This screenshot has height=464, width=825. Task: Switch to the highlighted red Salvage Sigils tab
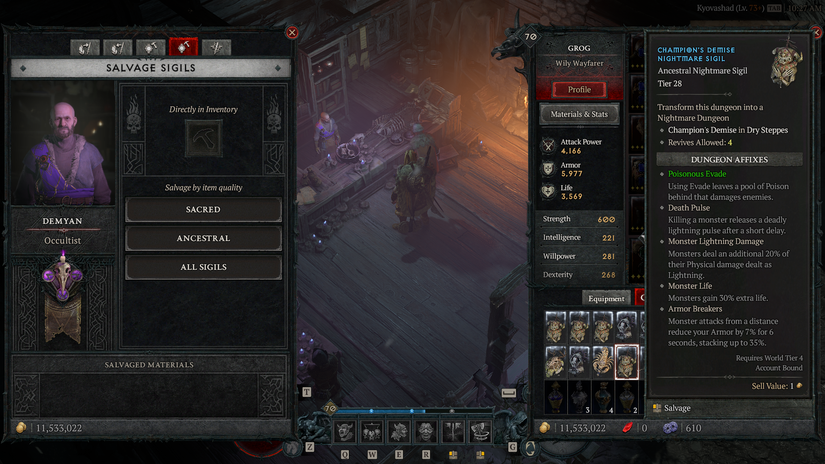point(183,47)
